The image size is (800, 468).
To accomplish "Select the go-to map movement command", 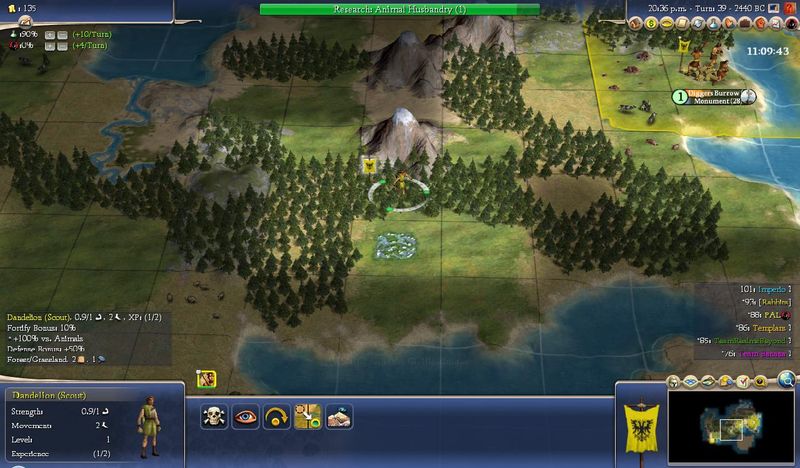I will click(308, 417).
